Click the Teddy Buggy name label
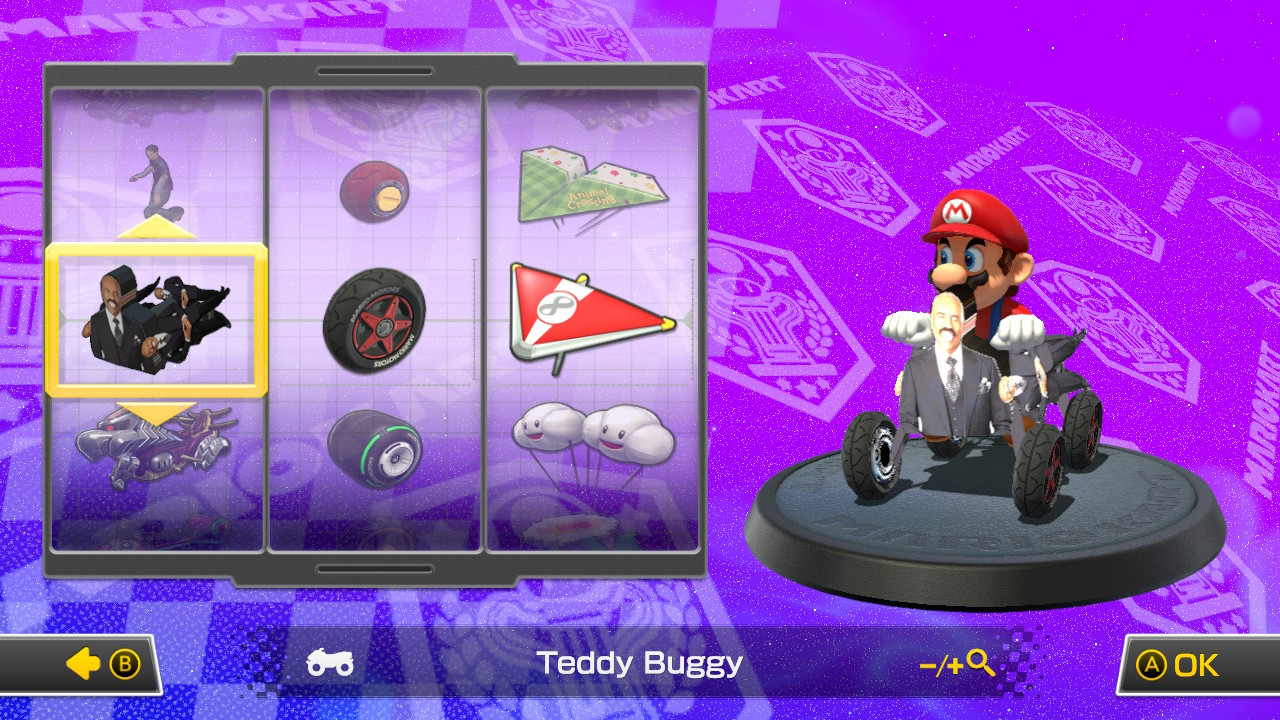This screenshot has height=720, width=1280. 640,663
